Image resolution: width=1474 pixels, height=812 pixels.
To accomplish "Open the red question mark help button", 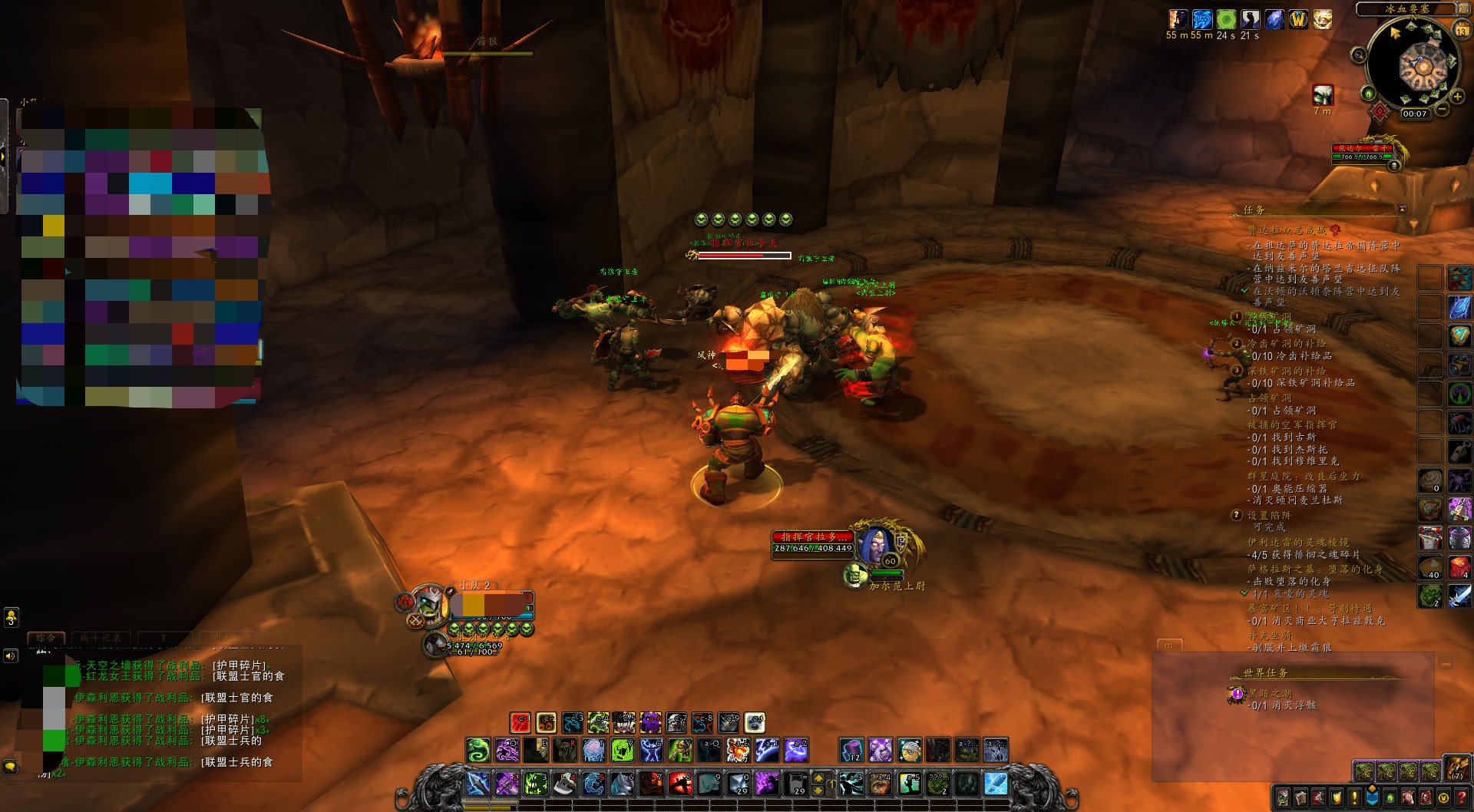I will tap(1461, 797).
